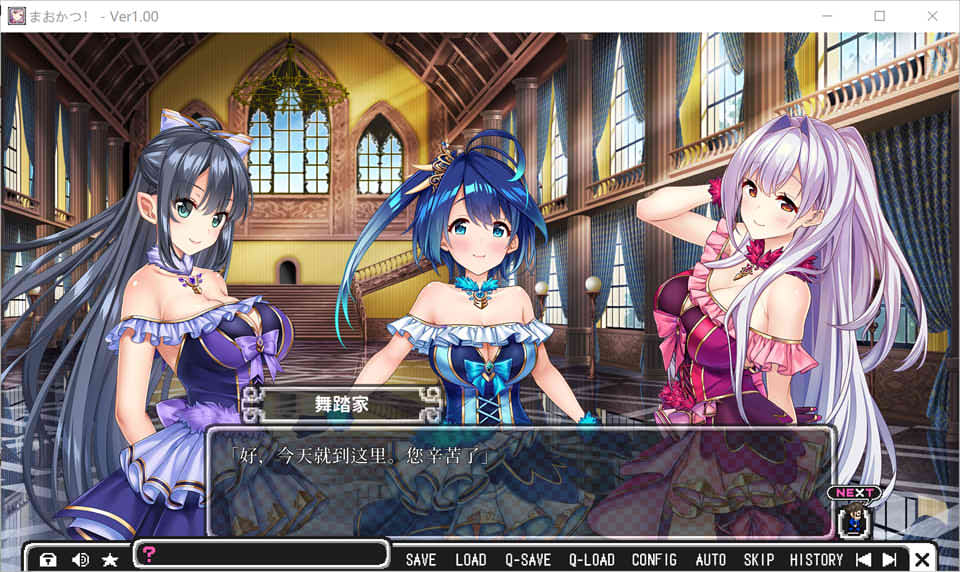Open the SAVE menu

coord(420,560)
